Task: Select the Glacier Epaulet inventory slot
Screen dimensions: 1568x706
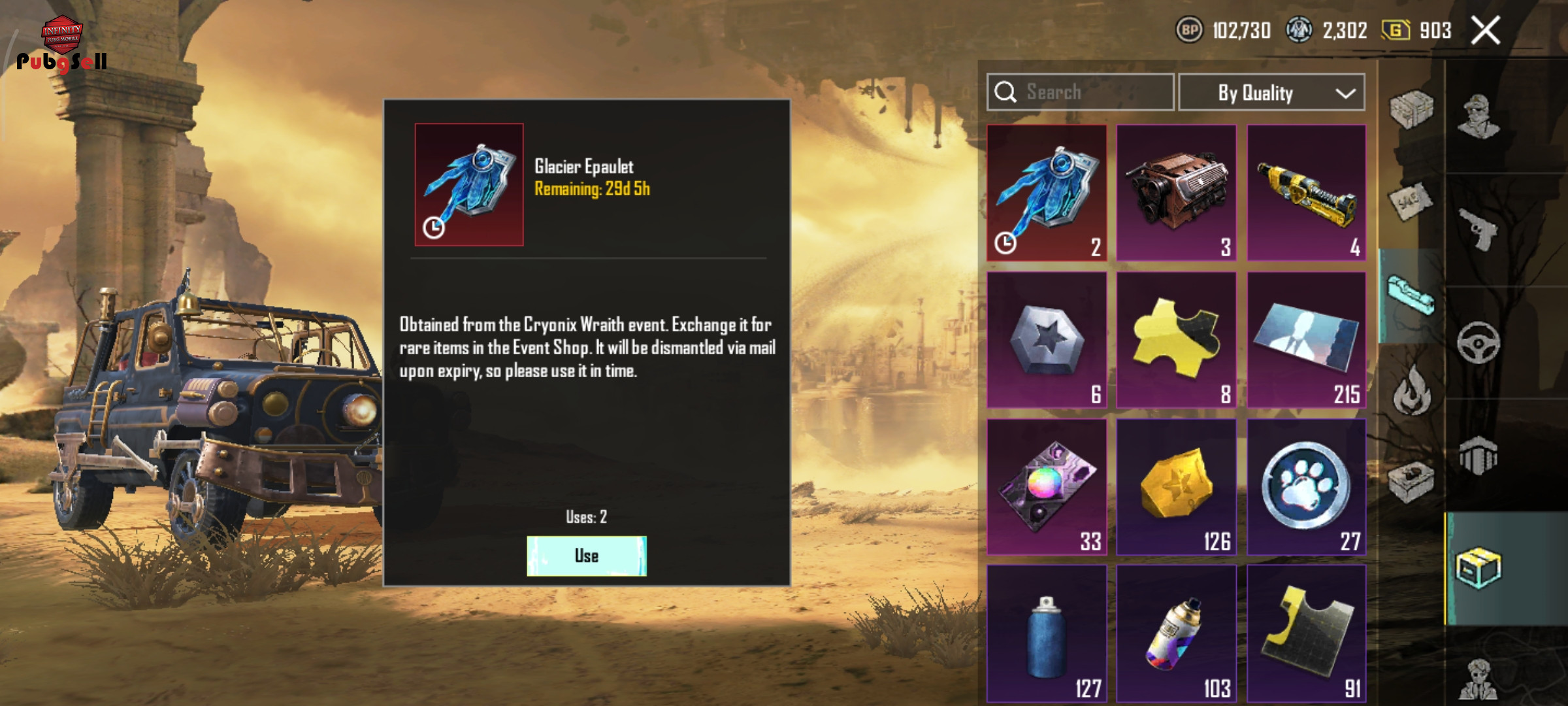Action: coord(1047,193)
